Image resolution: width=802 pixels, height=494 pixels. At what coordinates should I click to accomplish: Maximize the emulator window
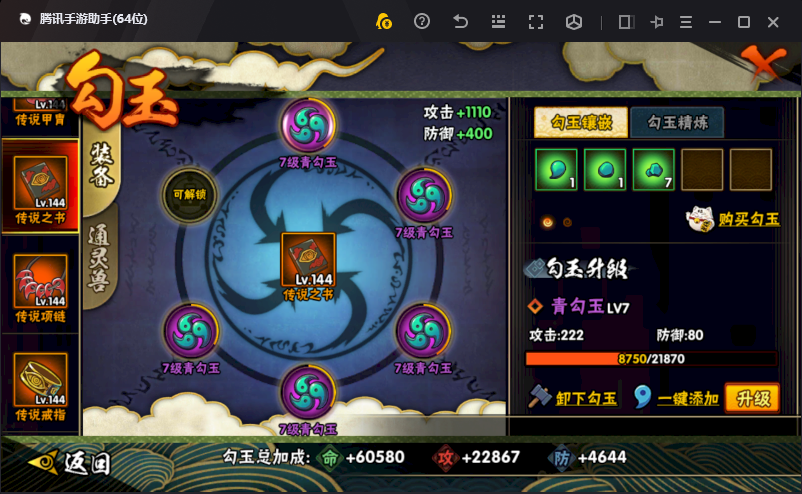(743, 21)
